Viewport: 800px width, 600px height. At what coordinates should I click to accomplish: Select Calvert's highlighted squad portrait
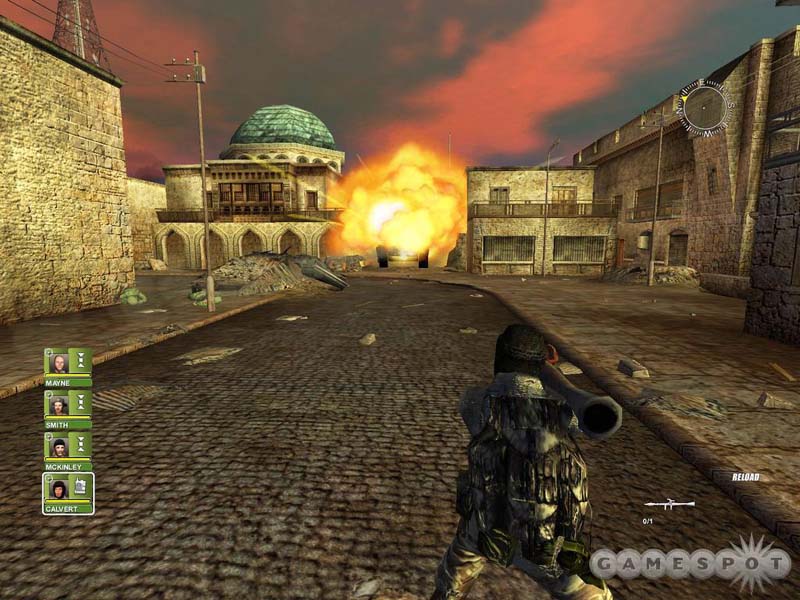[59, 488]
